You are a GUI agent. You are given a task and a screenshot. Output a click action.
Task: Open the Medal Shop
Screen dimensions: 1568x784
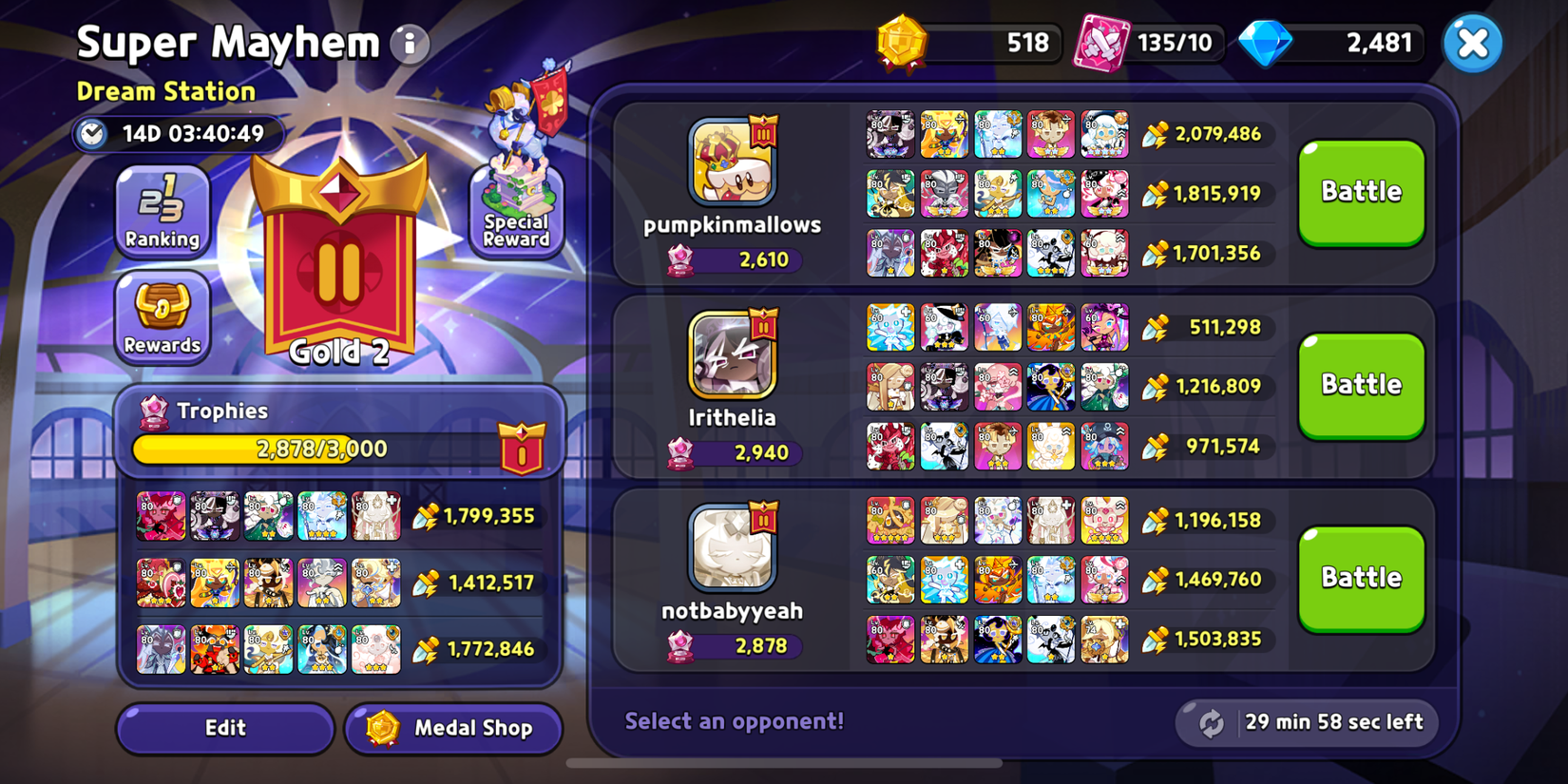[453, 729]
